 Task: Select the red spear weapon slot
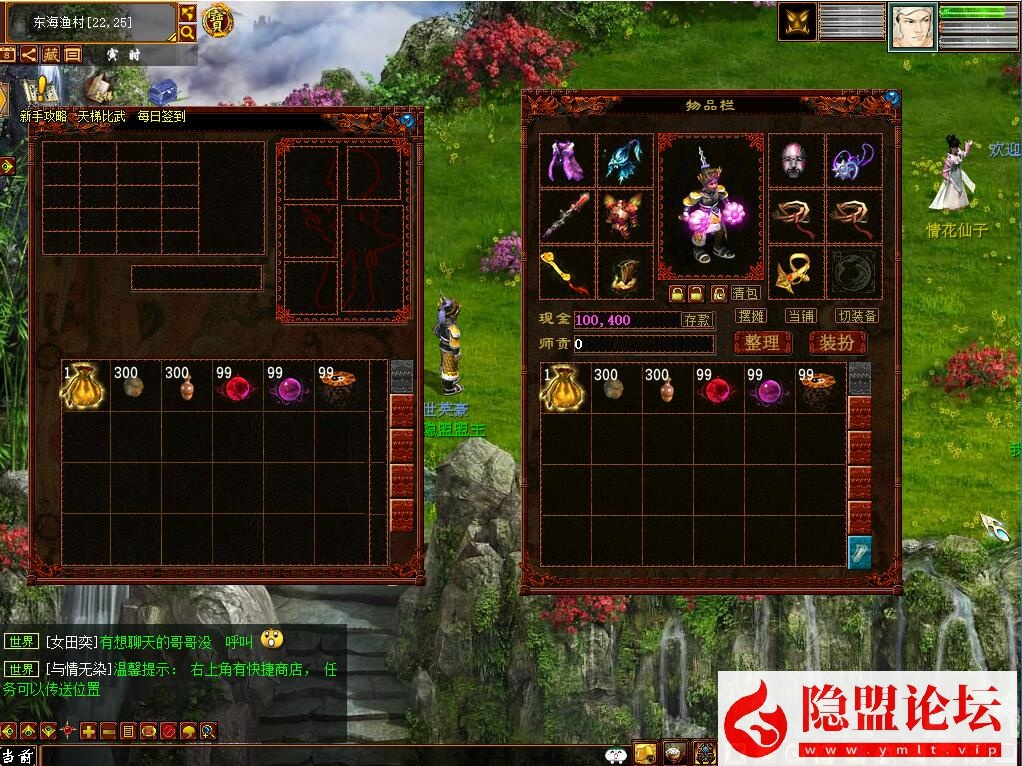pyautogui.click(x=567, y=216)
